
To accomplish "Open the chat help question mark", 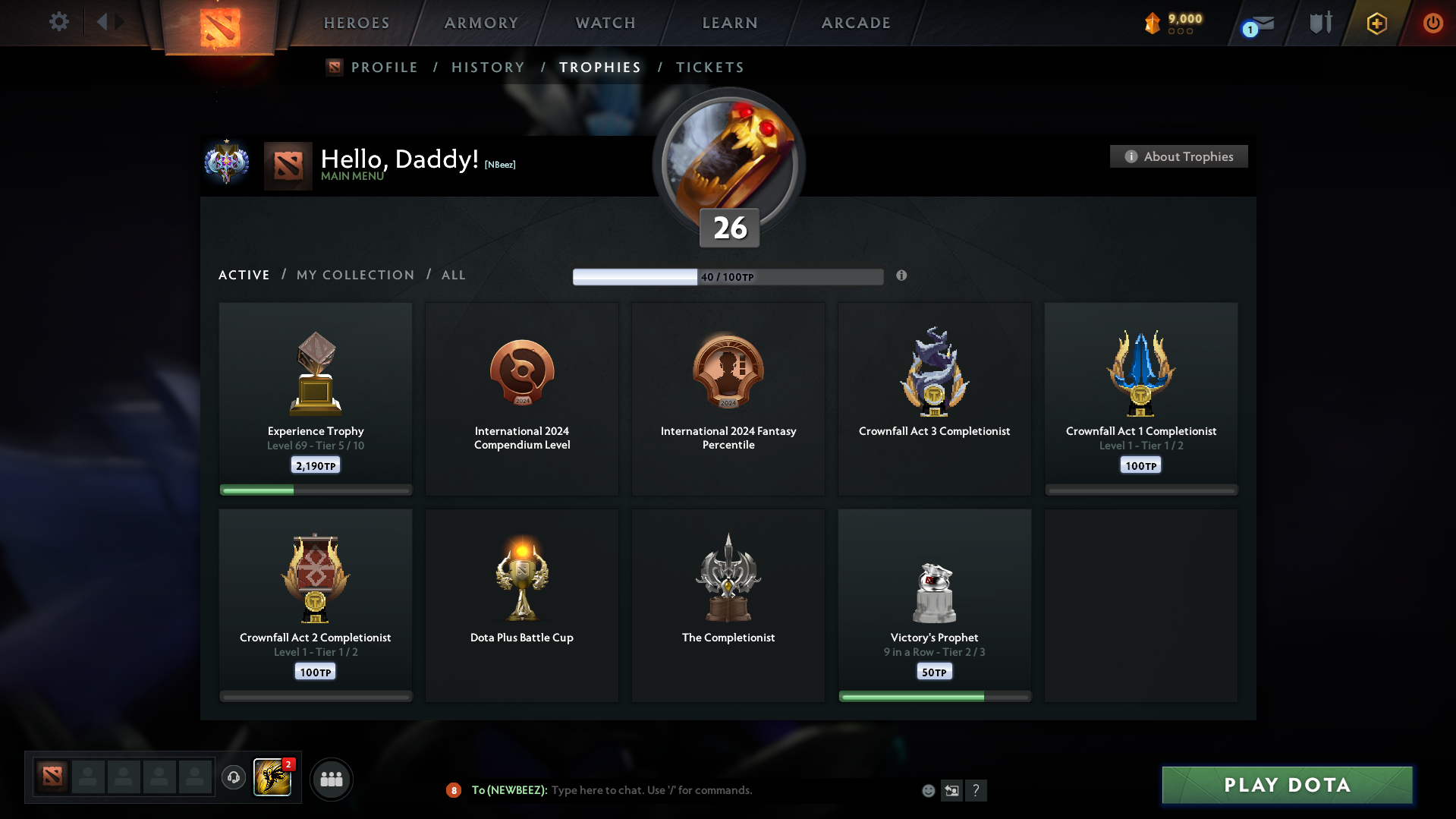I will (x=976, y=790).
